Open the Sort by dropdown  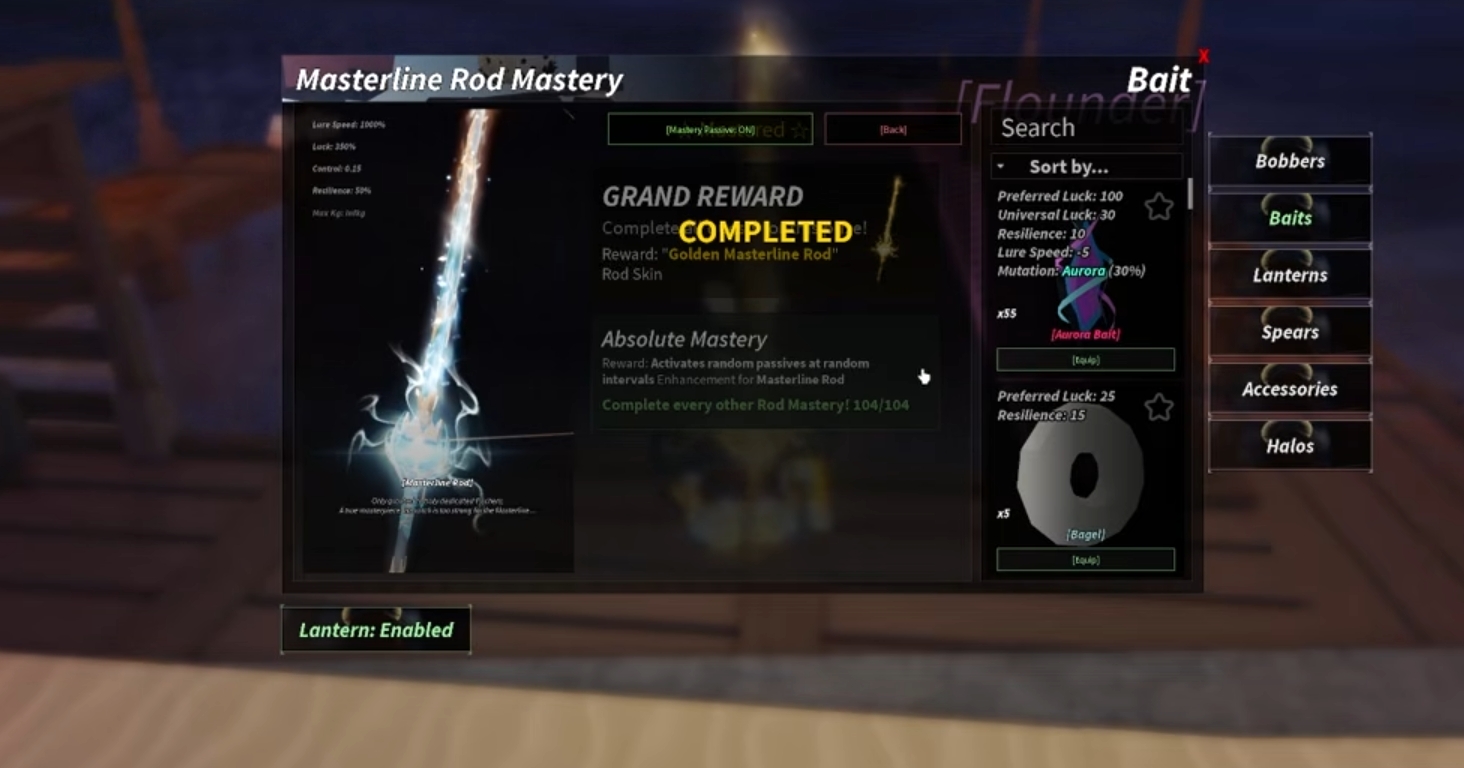[x=1086, y=167]
